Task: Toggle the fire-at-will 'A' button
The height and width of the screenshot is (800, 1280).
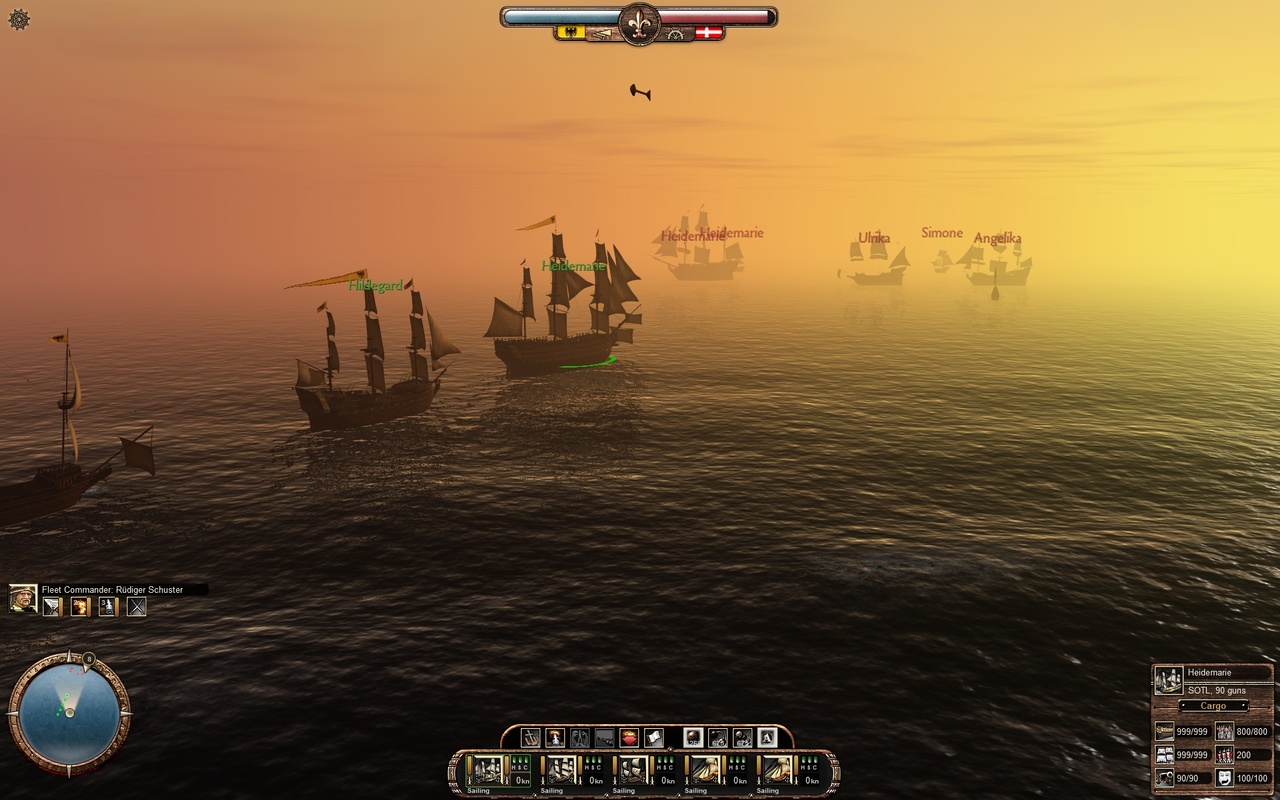Action: 767,738
